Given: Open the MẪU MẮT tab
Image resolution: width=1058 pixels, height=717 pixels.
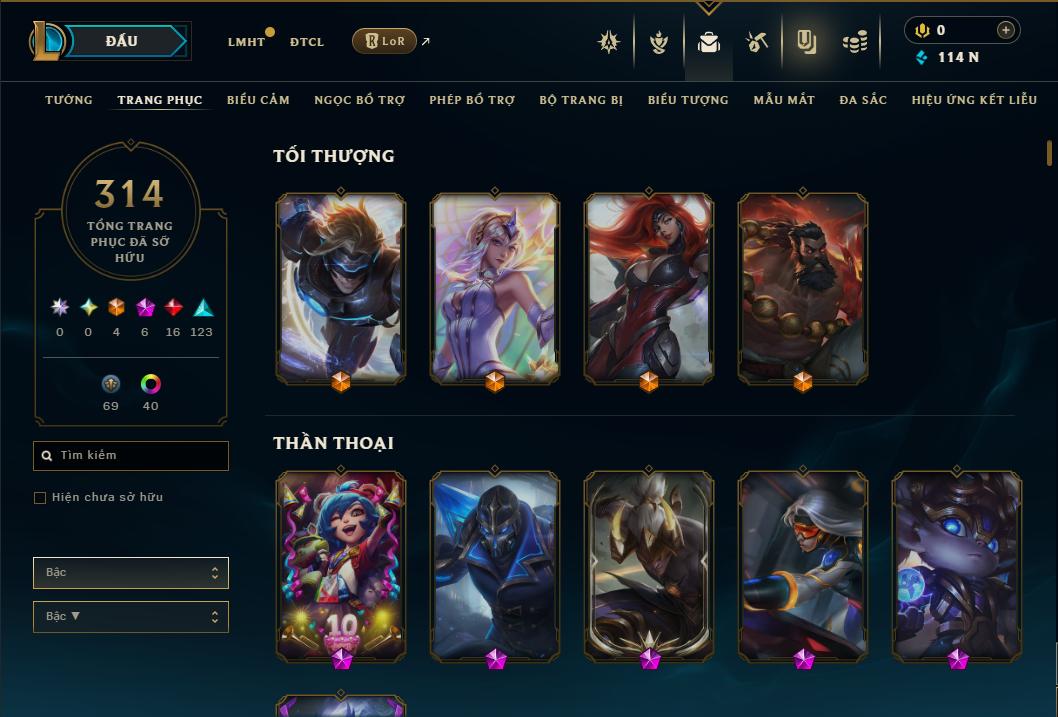Looking at the screenshot, I should [784, 100].
